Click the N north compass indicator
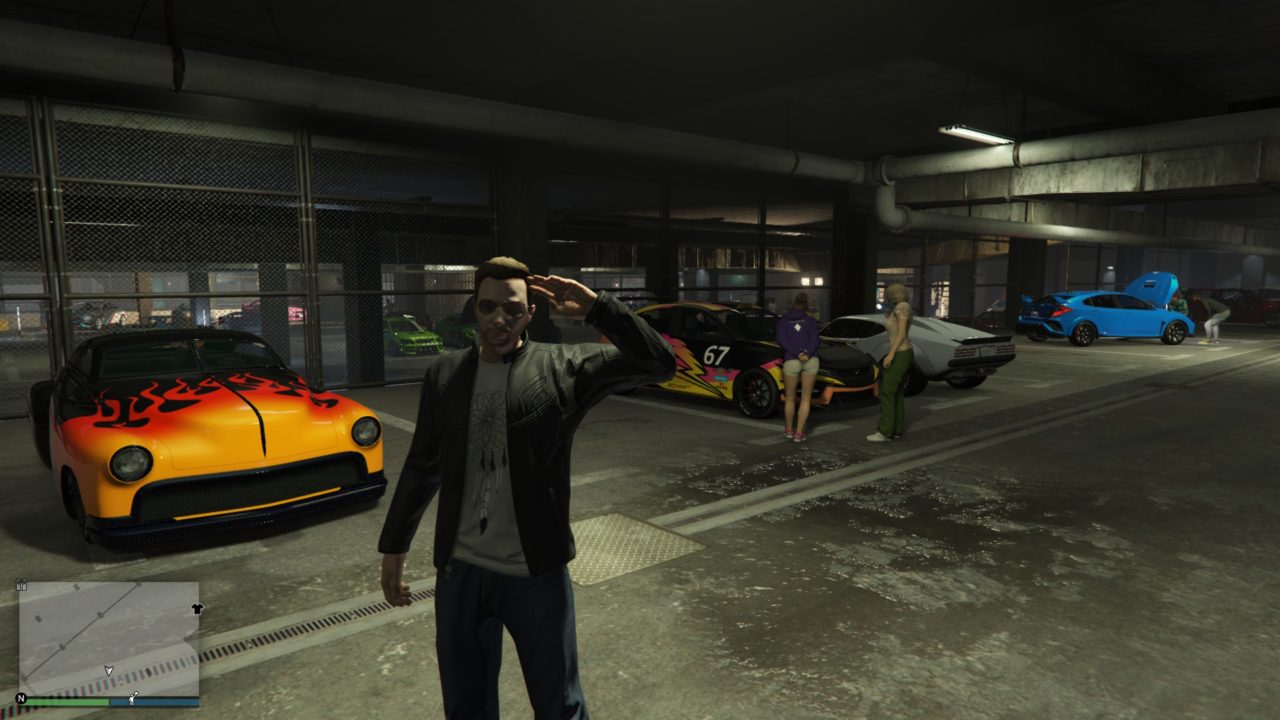 [x=21, y=698]
